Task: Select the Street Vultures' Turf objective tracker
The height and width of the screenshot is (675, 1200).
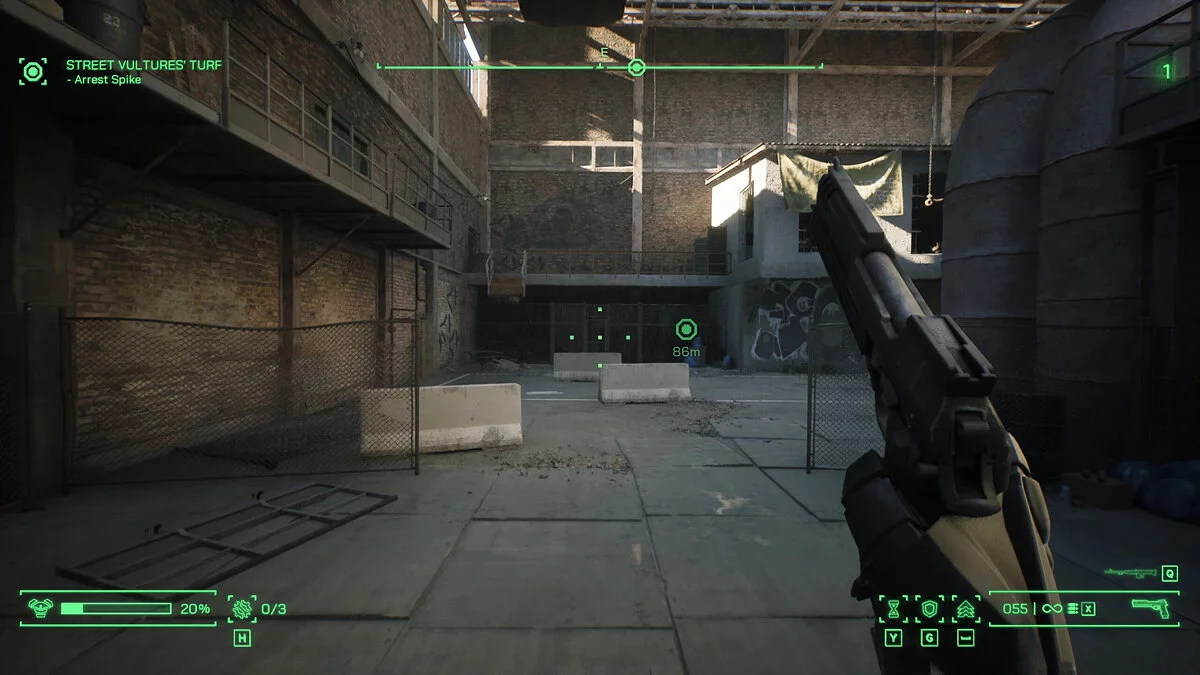Action: (144, 65)
